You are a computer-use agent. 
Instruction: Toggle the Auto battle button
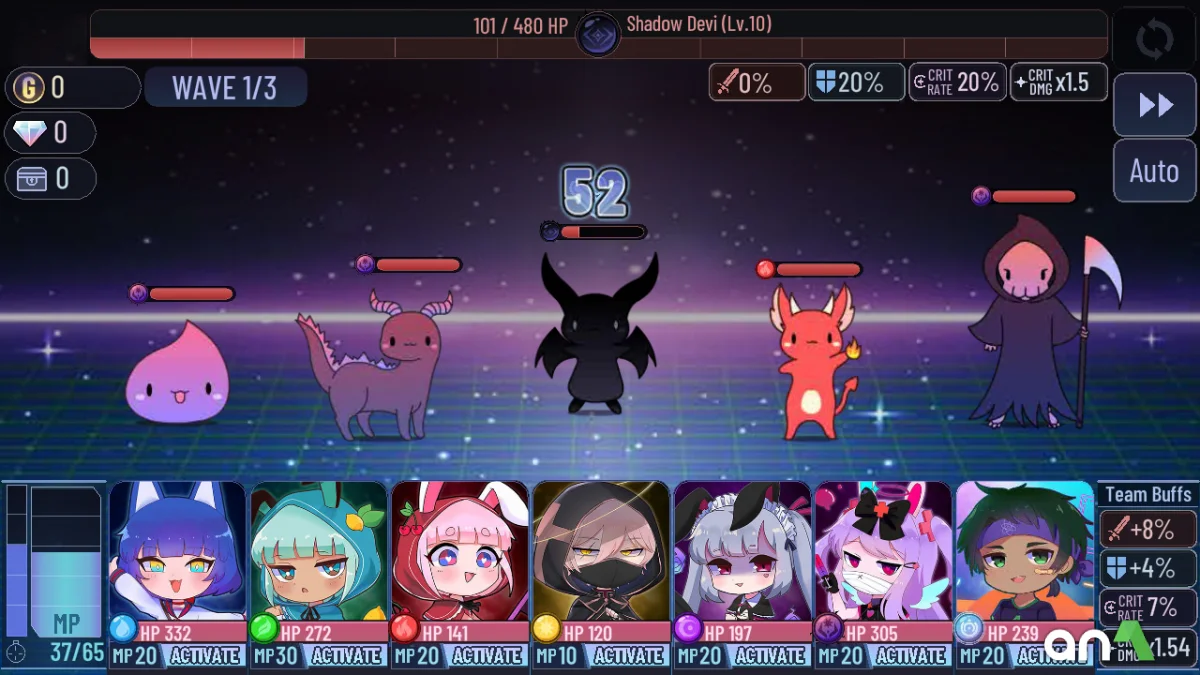pyautogui.click(x=1154, y=171)
